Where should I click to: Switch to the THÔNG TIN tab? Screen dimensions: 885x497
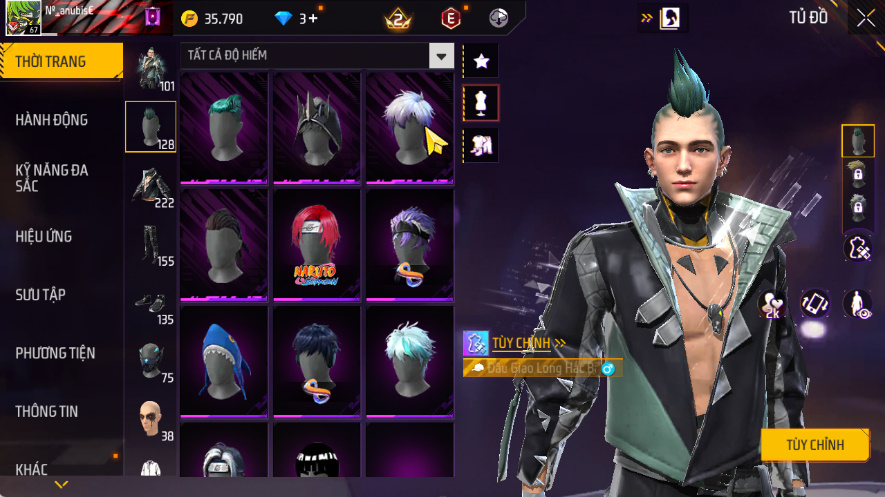coord(46,411)
